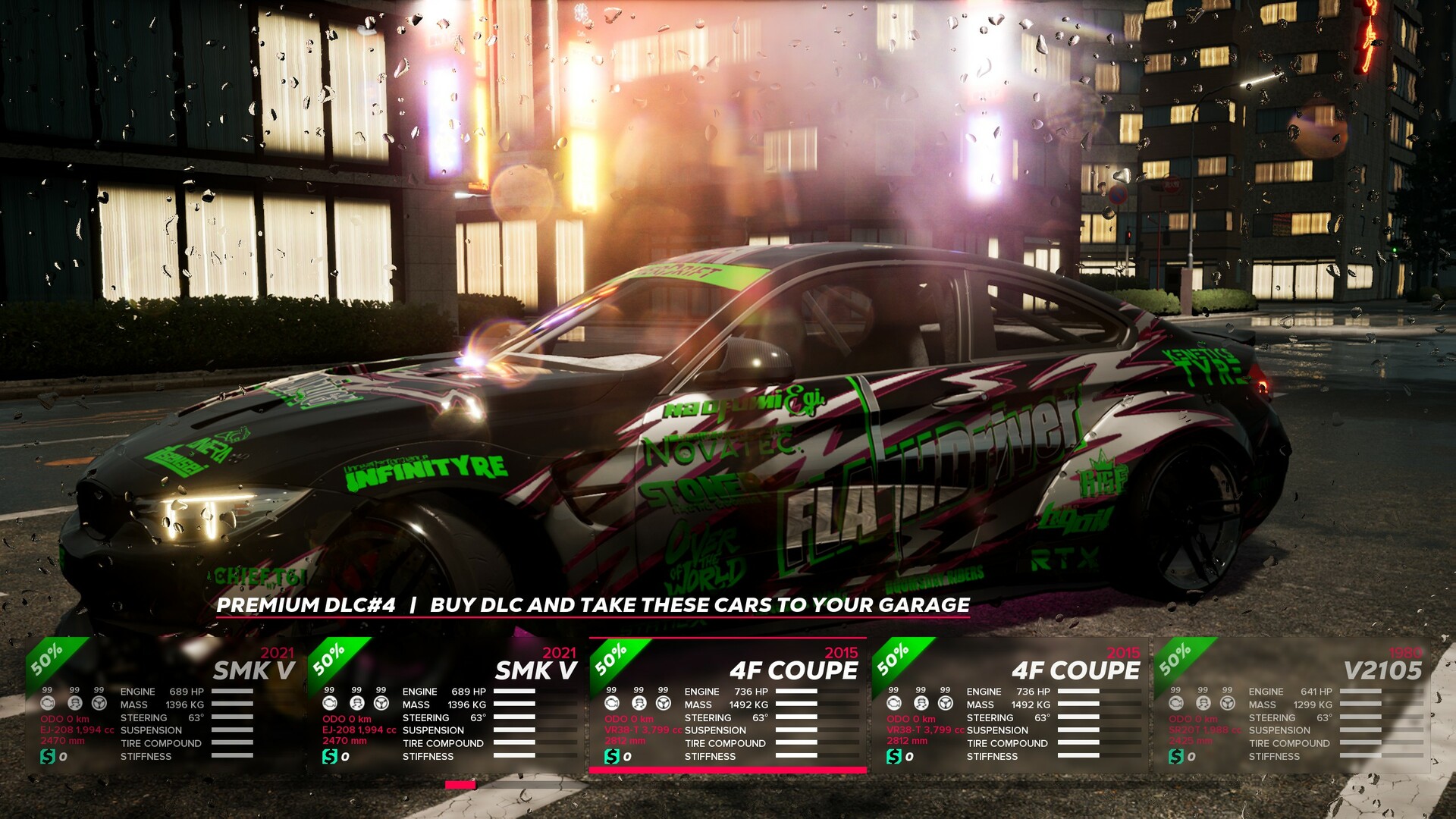Select the helmet icon on the V2105 card
The height and width of the screenshot is (819, 1456).
tap(1202, 704)
